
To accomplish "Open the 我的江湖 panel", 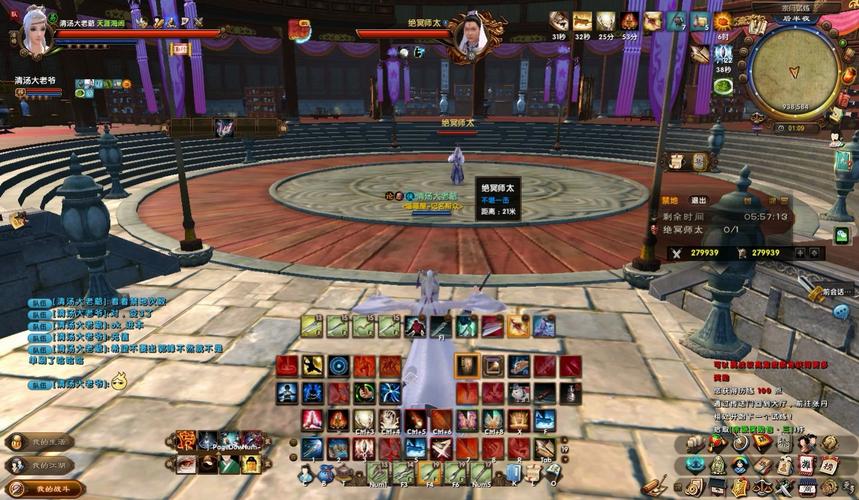I will (40, 465).
